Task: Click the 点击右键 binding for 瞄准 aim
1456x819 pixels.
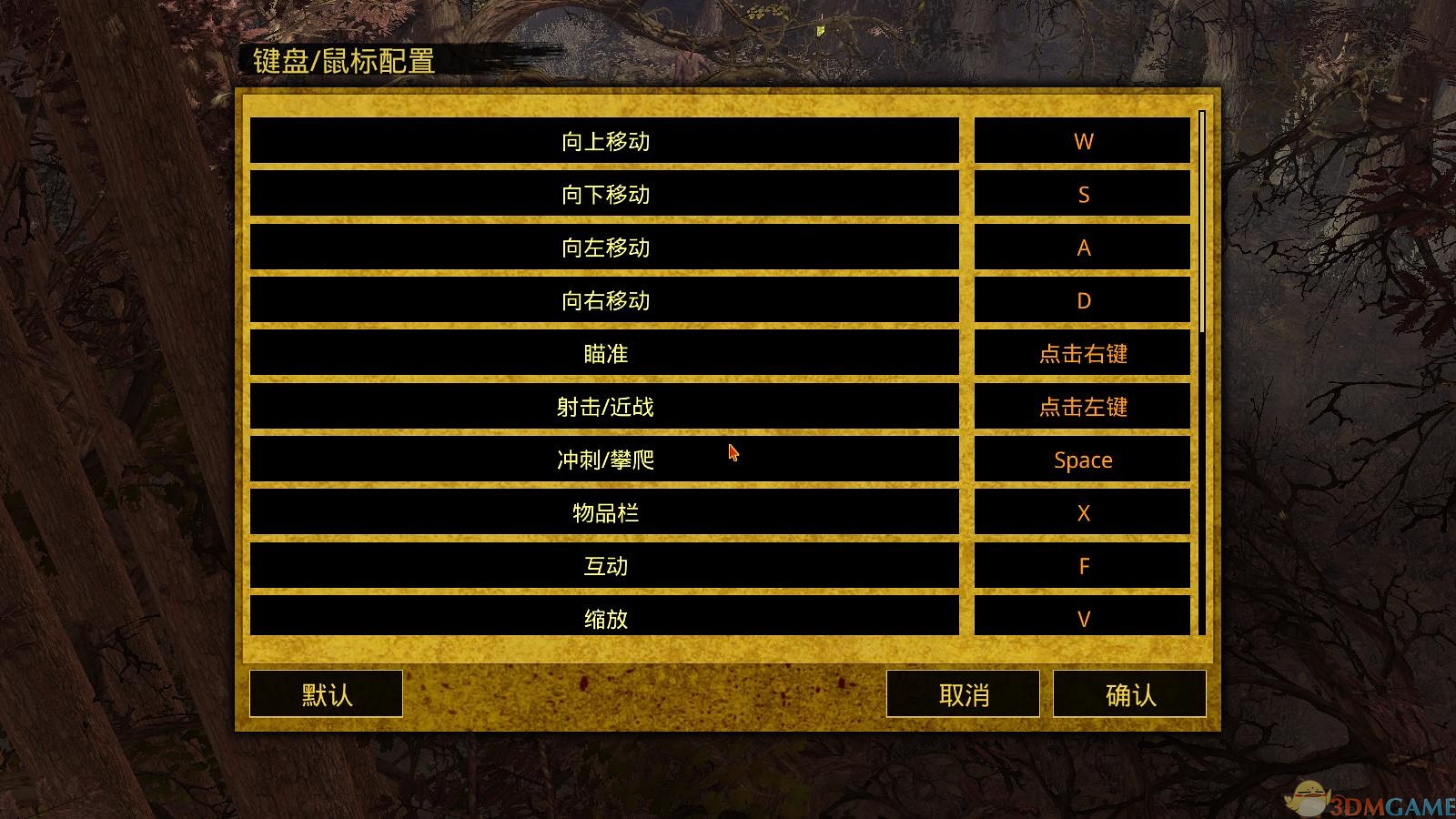Action: pos(1083,354)
